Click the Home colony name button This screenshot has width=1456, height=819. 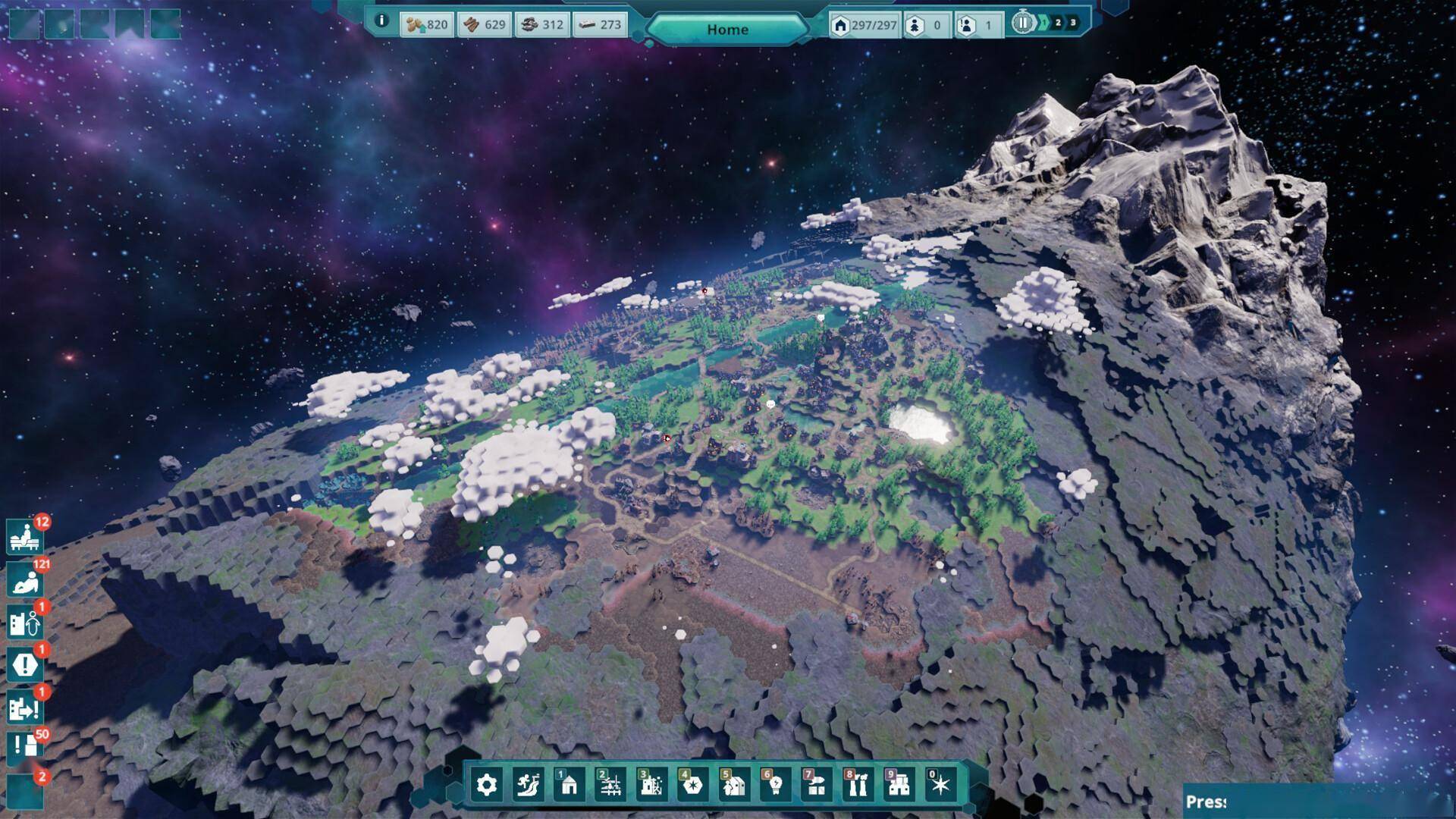click(x=727, y=30)
